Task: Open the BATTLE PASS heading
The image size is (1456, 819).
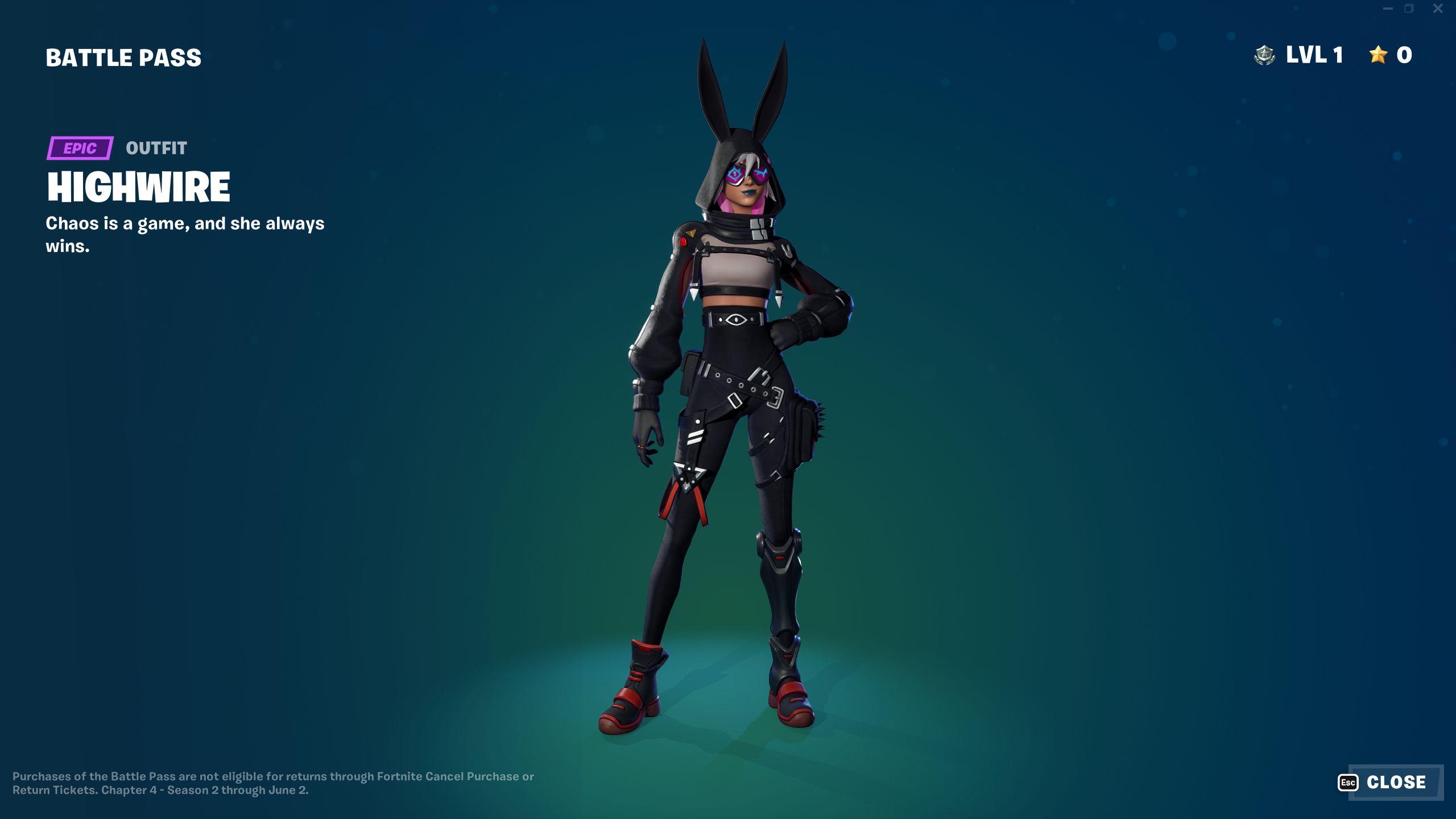Action: (123, 56)
